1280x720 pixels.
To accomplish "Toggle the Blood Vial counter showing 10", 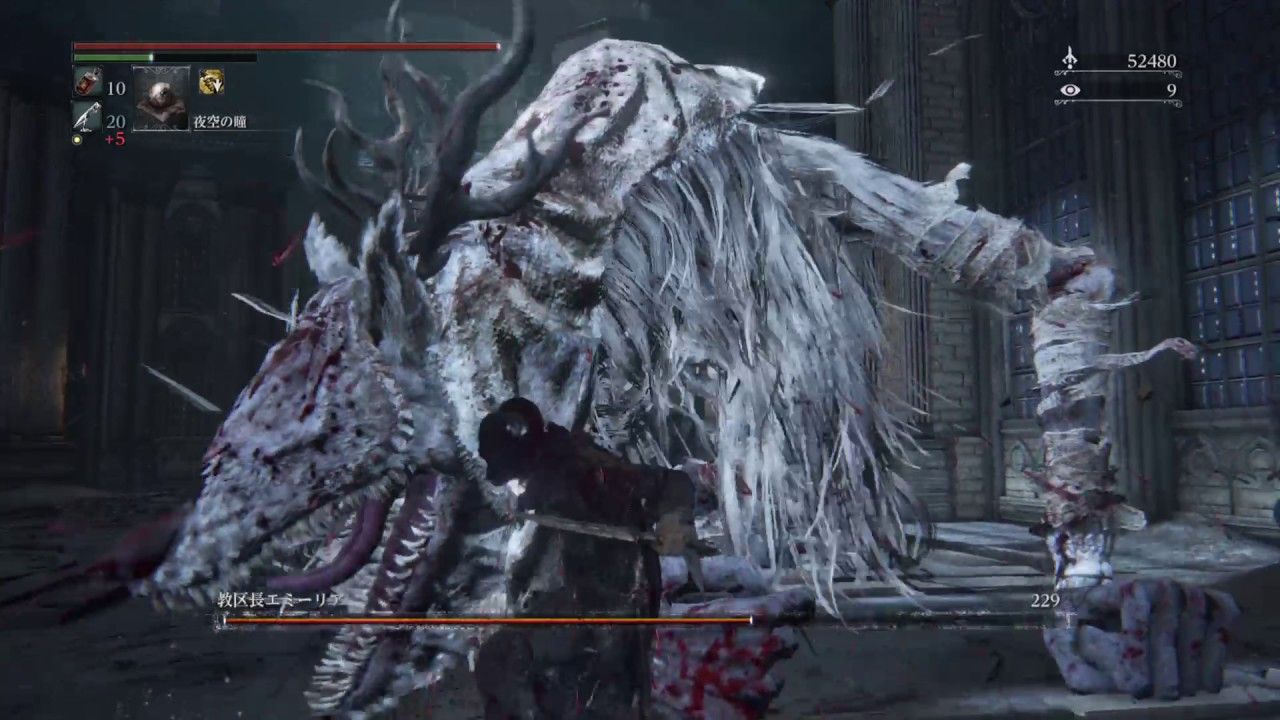I will point(117,89).
